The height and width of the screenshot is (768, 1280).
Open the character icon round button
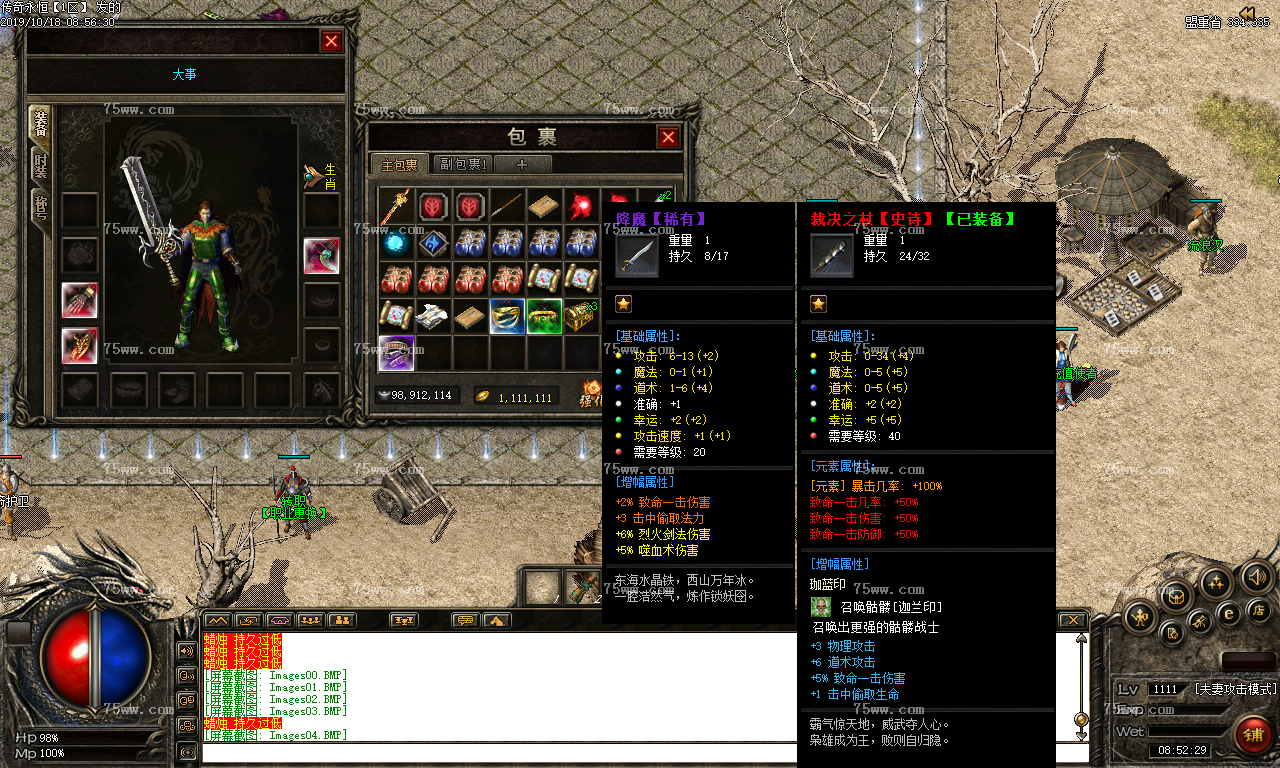(x=1141, y=617)
